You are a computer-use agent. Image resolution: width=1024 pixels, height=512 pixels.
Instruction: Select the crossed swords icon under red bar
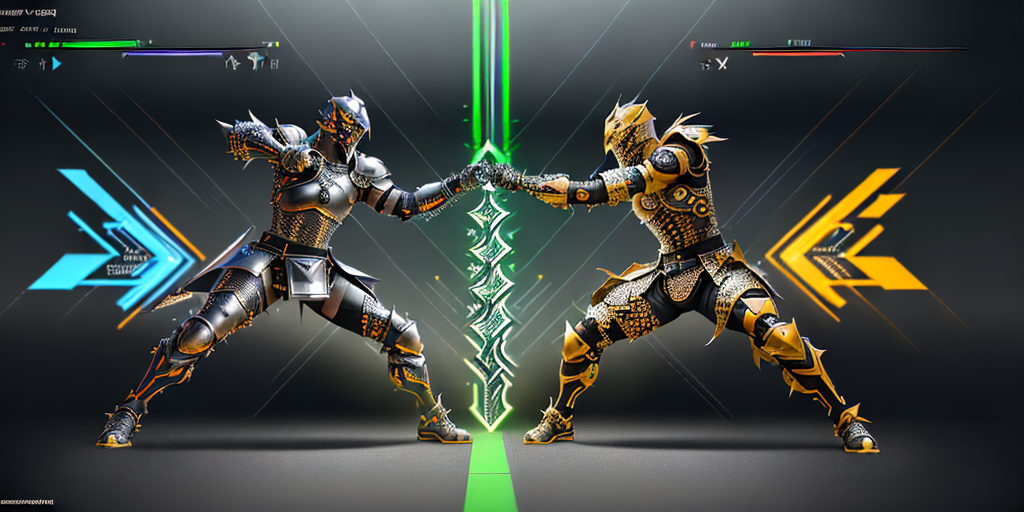point(720,64)
